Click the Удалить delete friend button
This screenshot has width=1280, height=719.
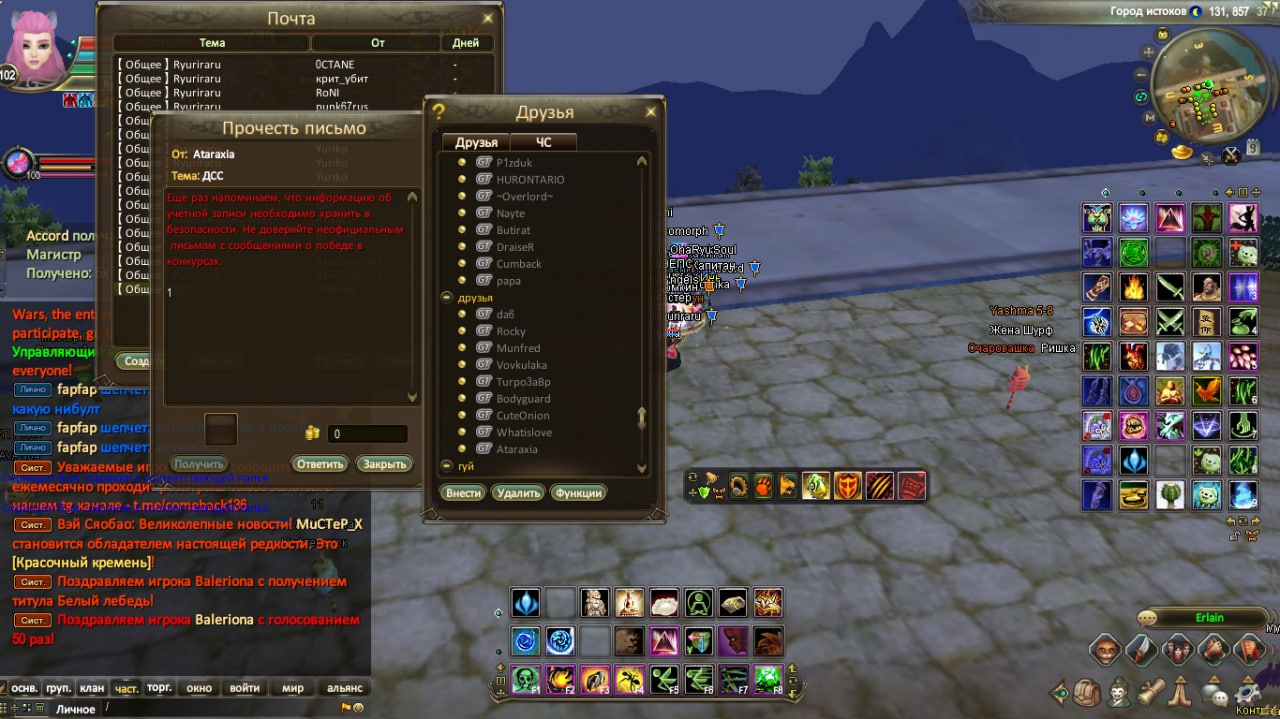click(x=518, y=493)
